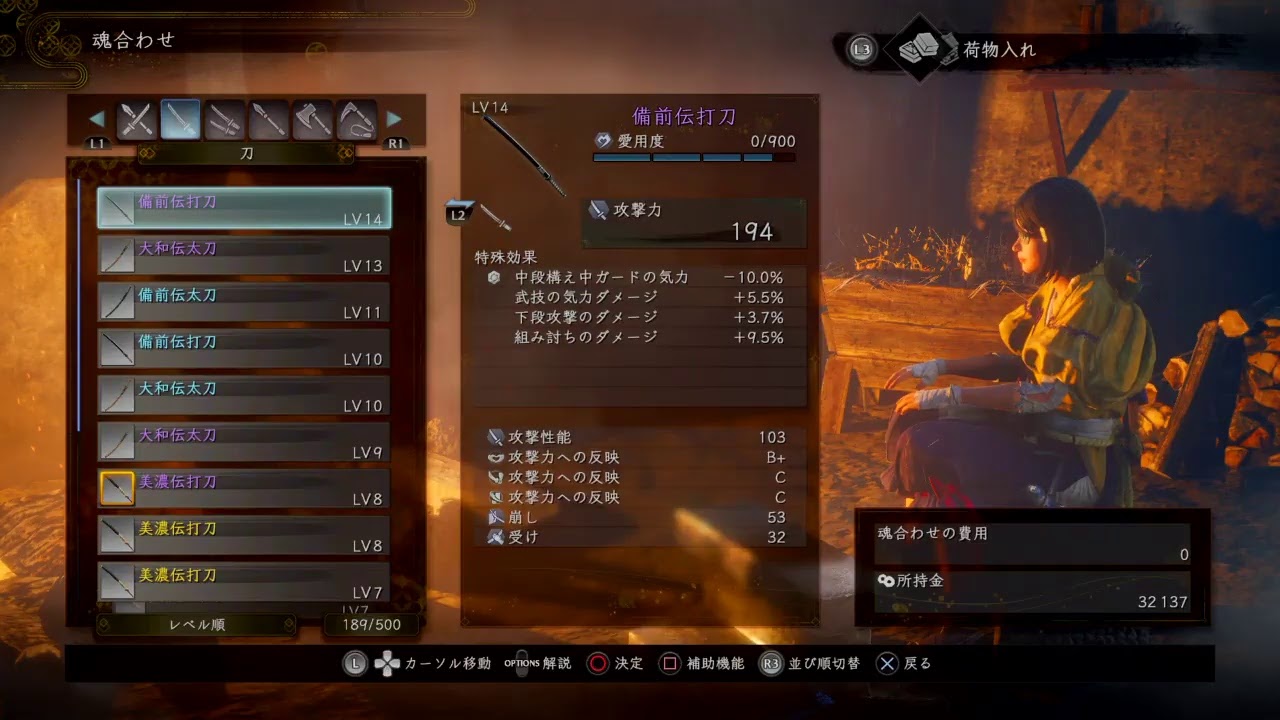Click the right arrow to switch weapon tabs
1280x720 pixels.
pyautogui.click(x=391, y=117)
